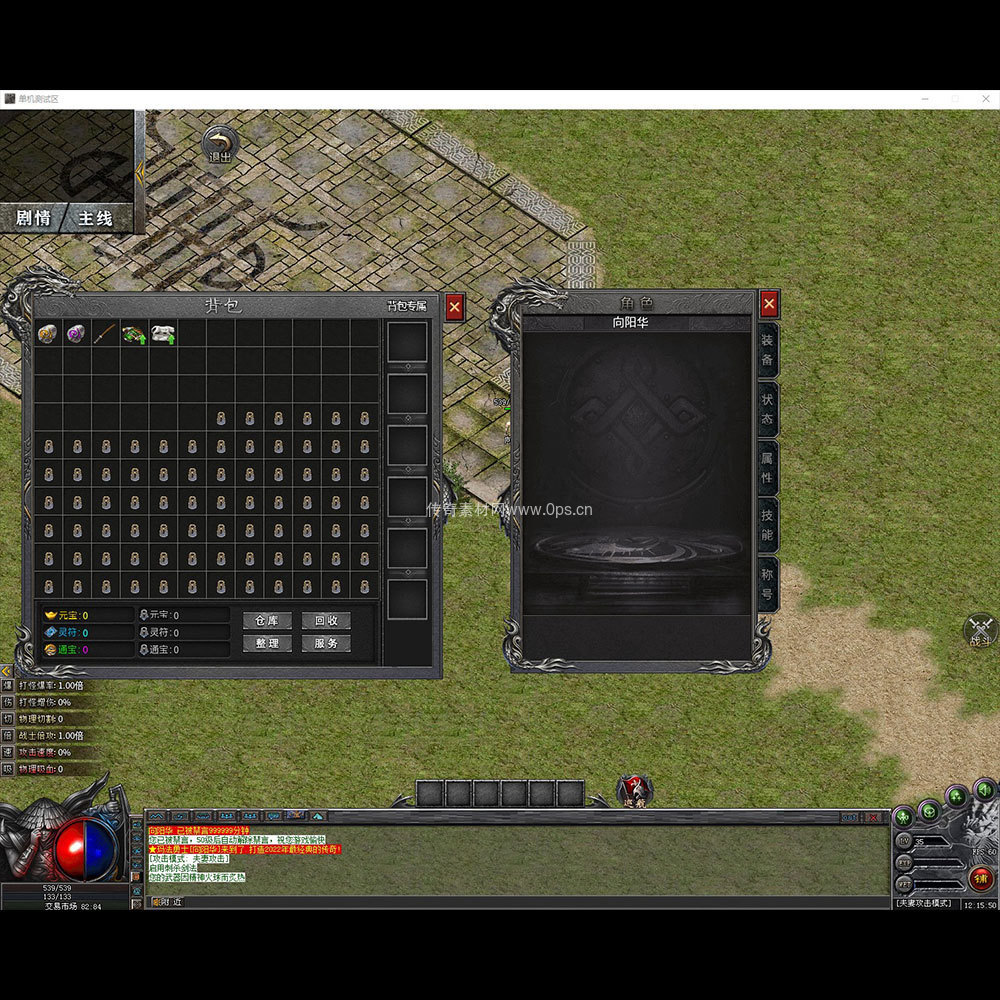Select the green armor item with the upgrade arrow

pos(134,334)
